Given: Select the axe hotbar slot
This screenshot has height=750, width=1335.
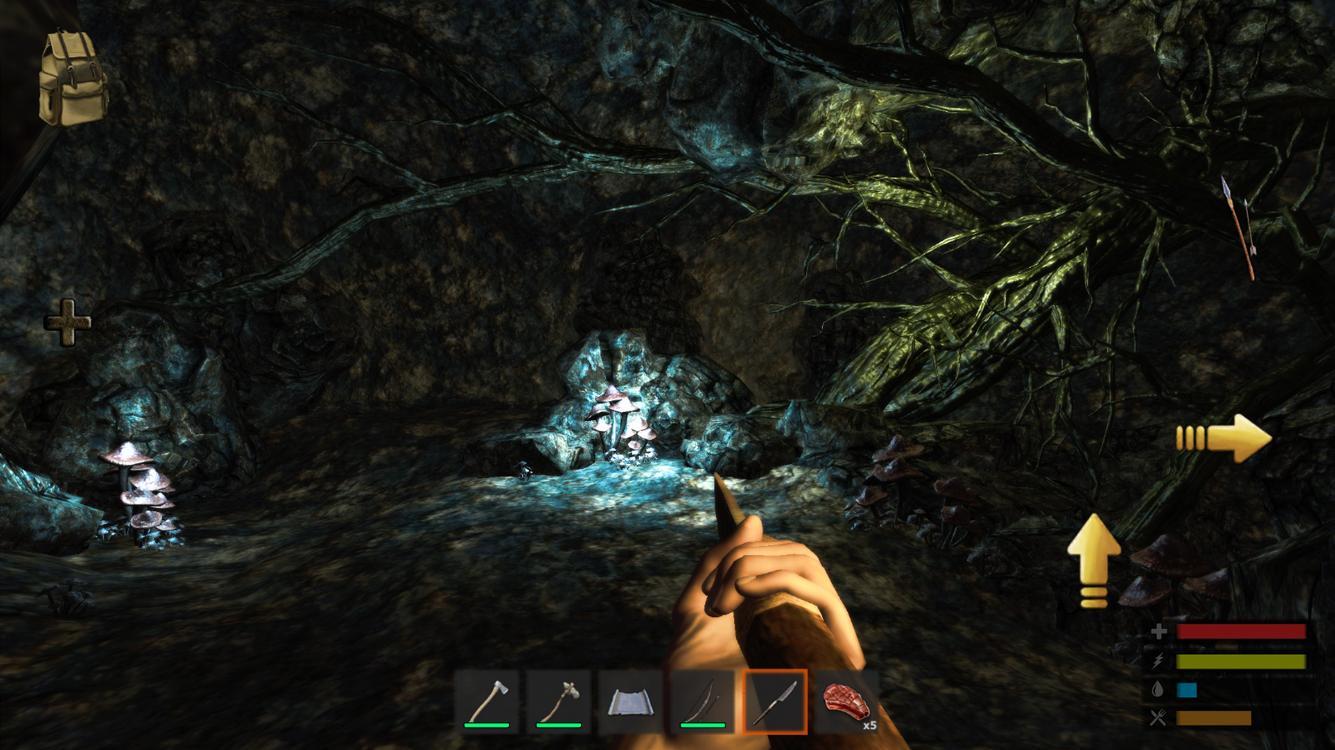Looking at the screenshot, I should coord(487,701).
